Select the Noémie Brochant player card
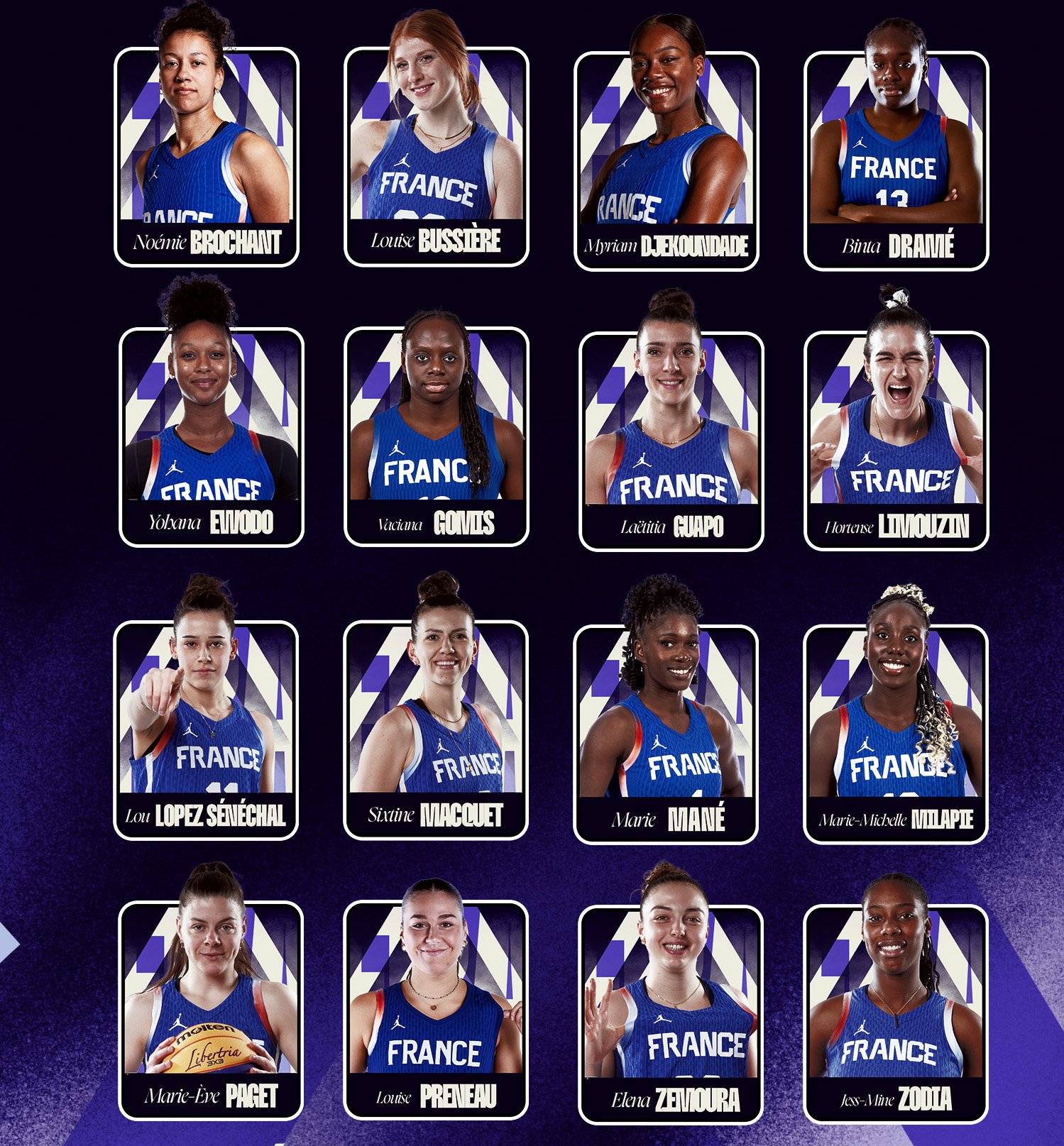Viewport: 1064px width, 1146px height. (x=207, y=157)
